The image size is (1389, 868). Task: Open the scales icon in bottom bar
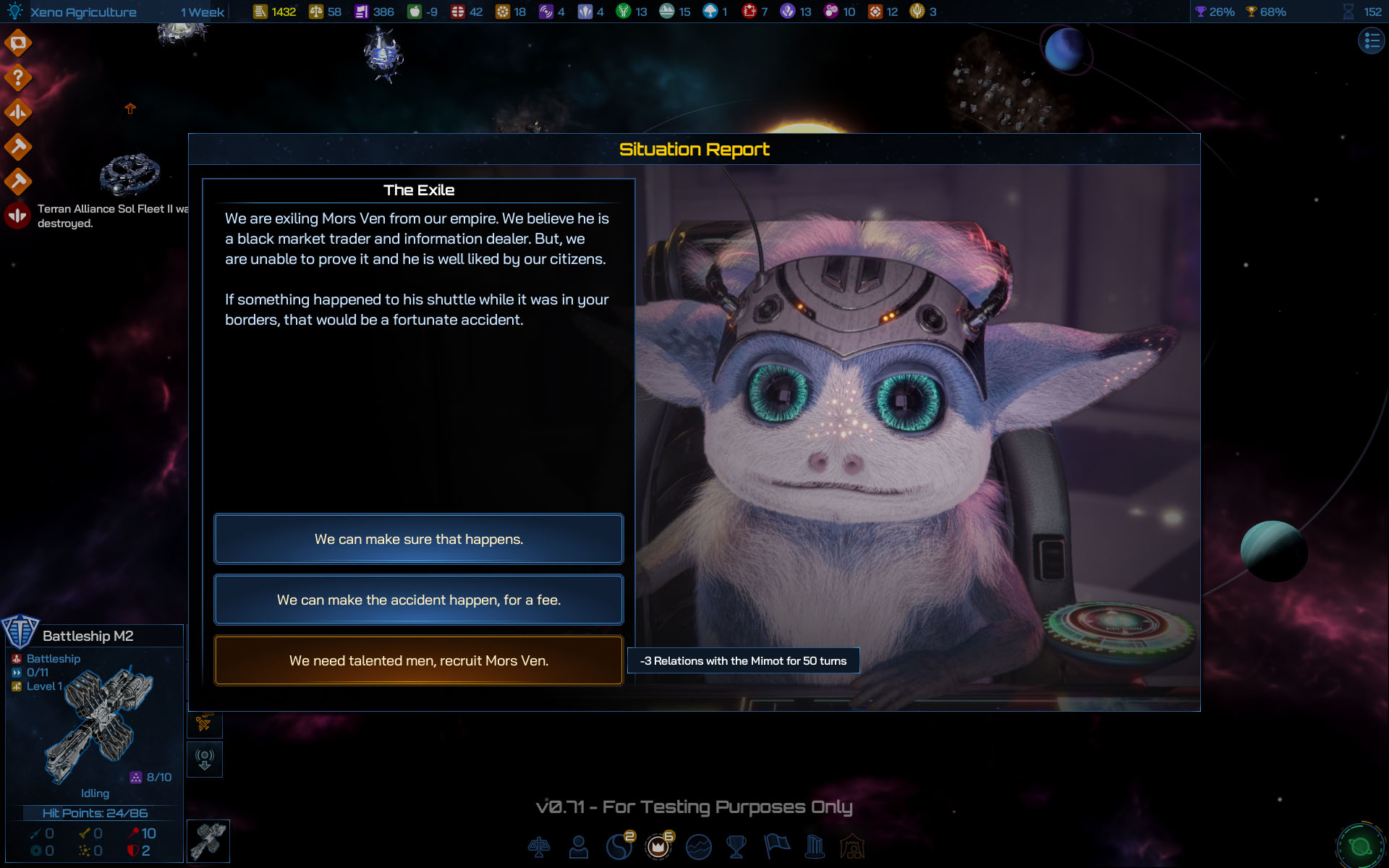tap(539, 846)
